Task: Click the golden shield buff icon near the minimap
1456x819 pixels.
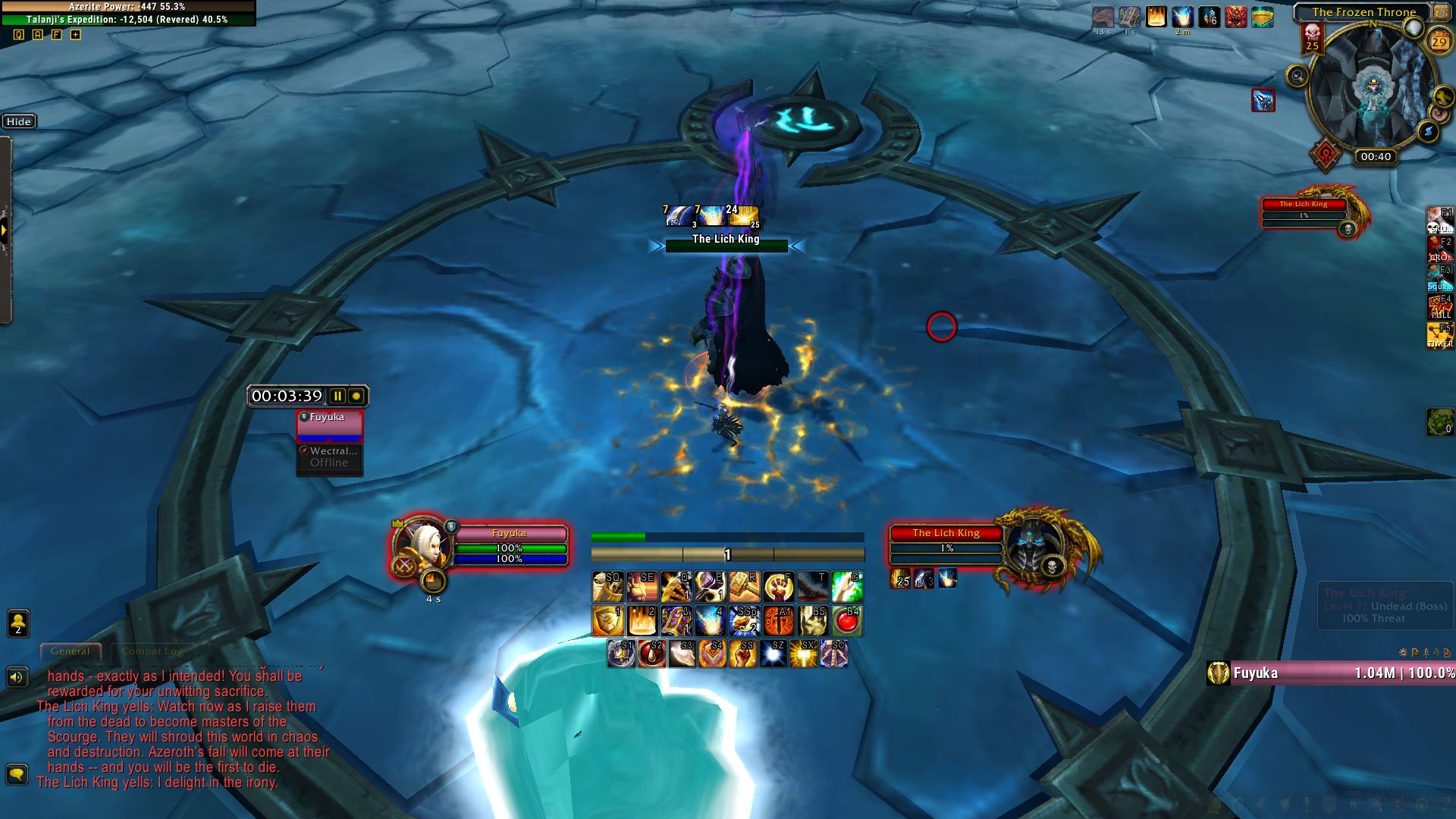Action: 1262,18
